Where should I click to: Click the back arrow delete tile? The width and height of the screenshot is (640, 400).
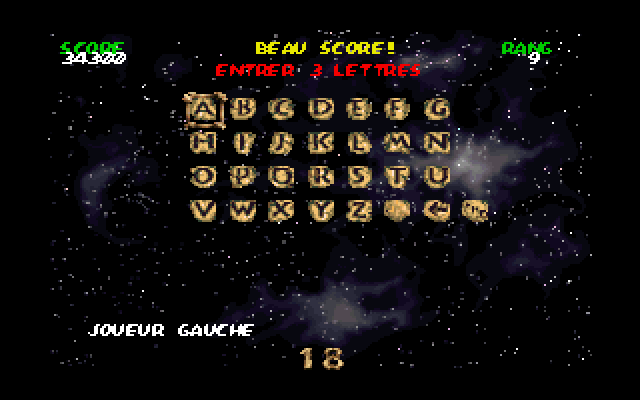pos(438,211)
